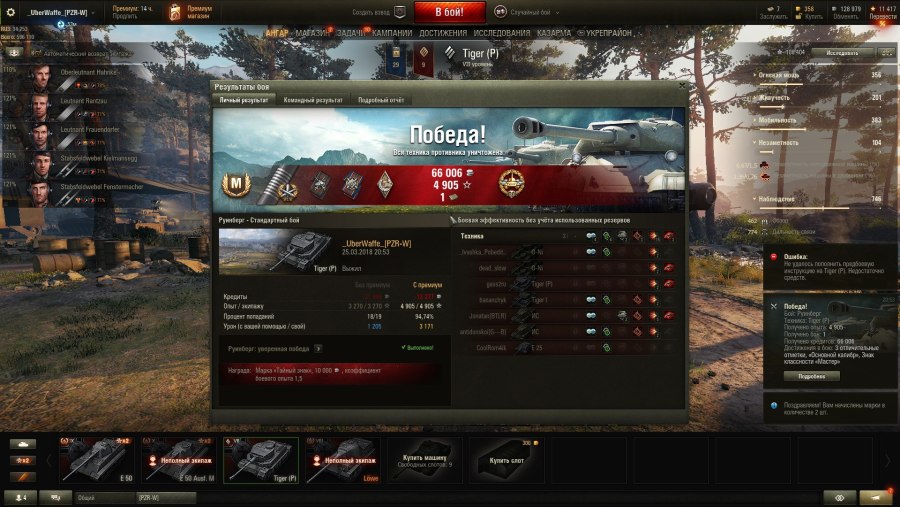
Task: Select the E 50 tank in carousel
Action: click(x=96, y=460)
